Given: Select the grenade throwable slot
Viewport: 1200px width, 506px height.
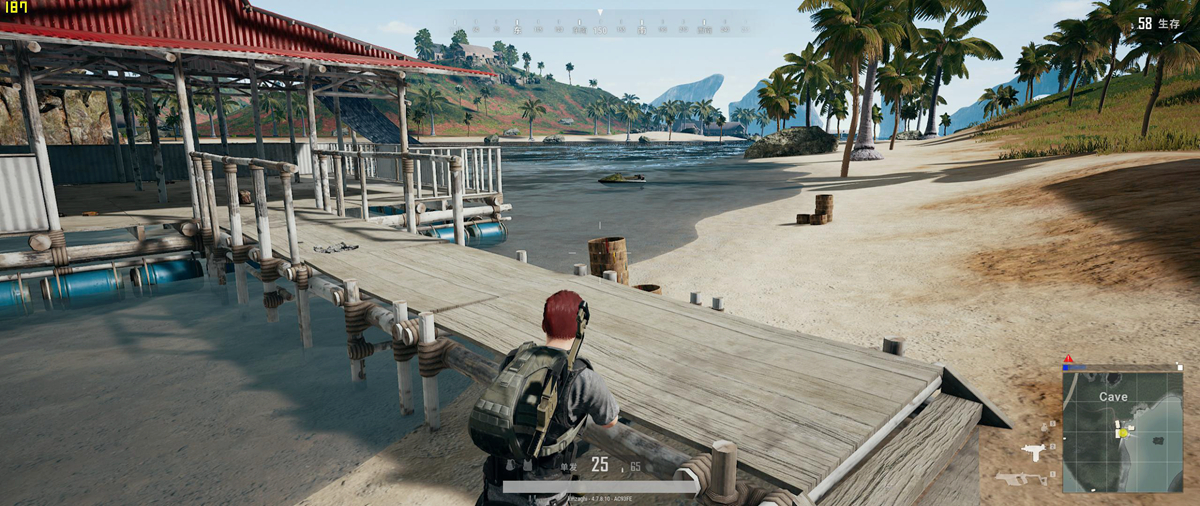Looking at the screenshot, I should [x=1046, y=426].
